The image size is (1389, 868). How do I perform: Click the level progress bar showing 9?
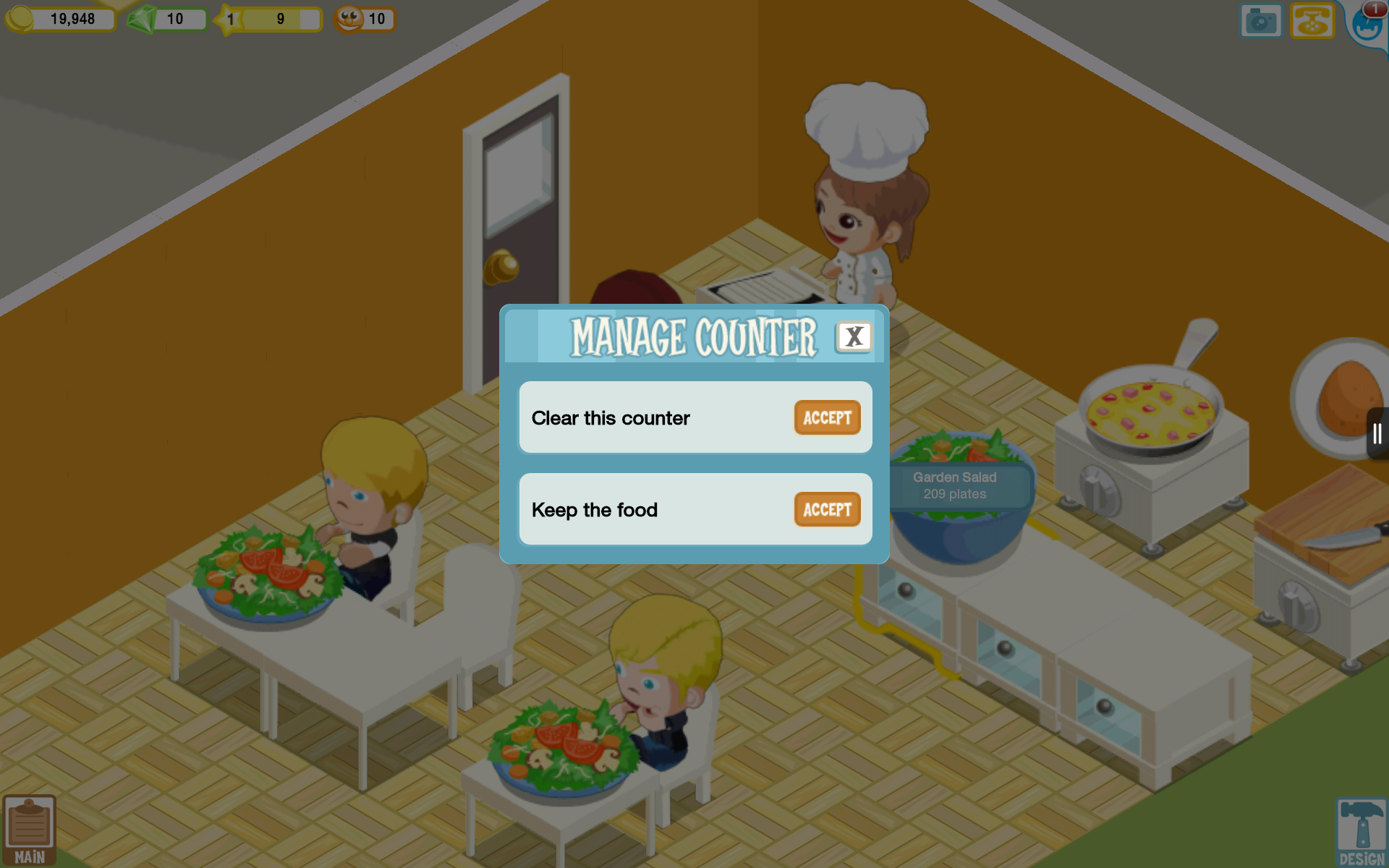[x=282, y=19]
